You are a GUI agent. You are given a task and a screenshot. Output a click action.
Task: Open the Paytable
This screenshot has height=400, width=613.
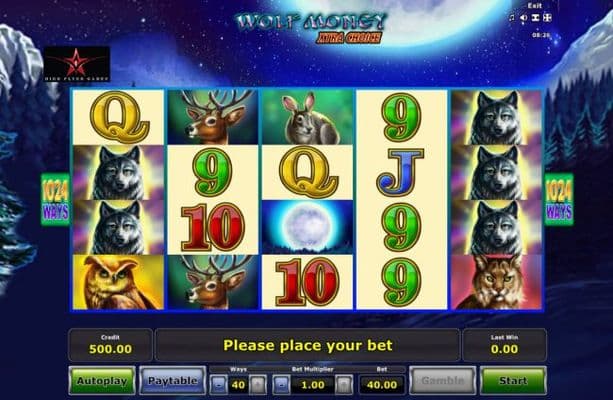(170, 380)
